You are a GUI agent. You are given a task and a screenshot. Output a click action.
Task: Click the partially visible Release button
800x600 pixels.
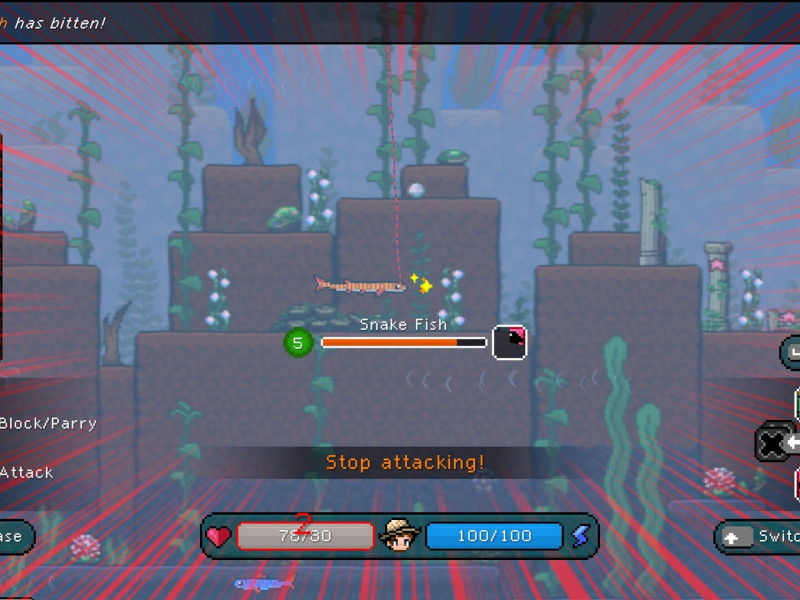tap(14, 537)
